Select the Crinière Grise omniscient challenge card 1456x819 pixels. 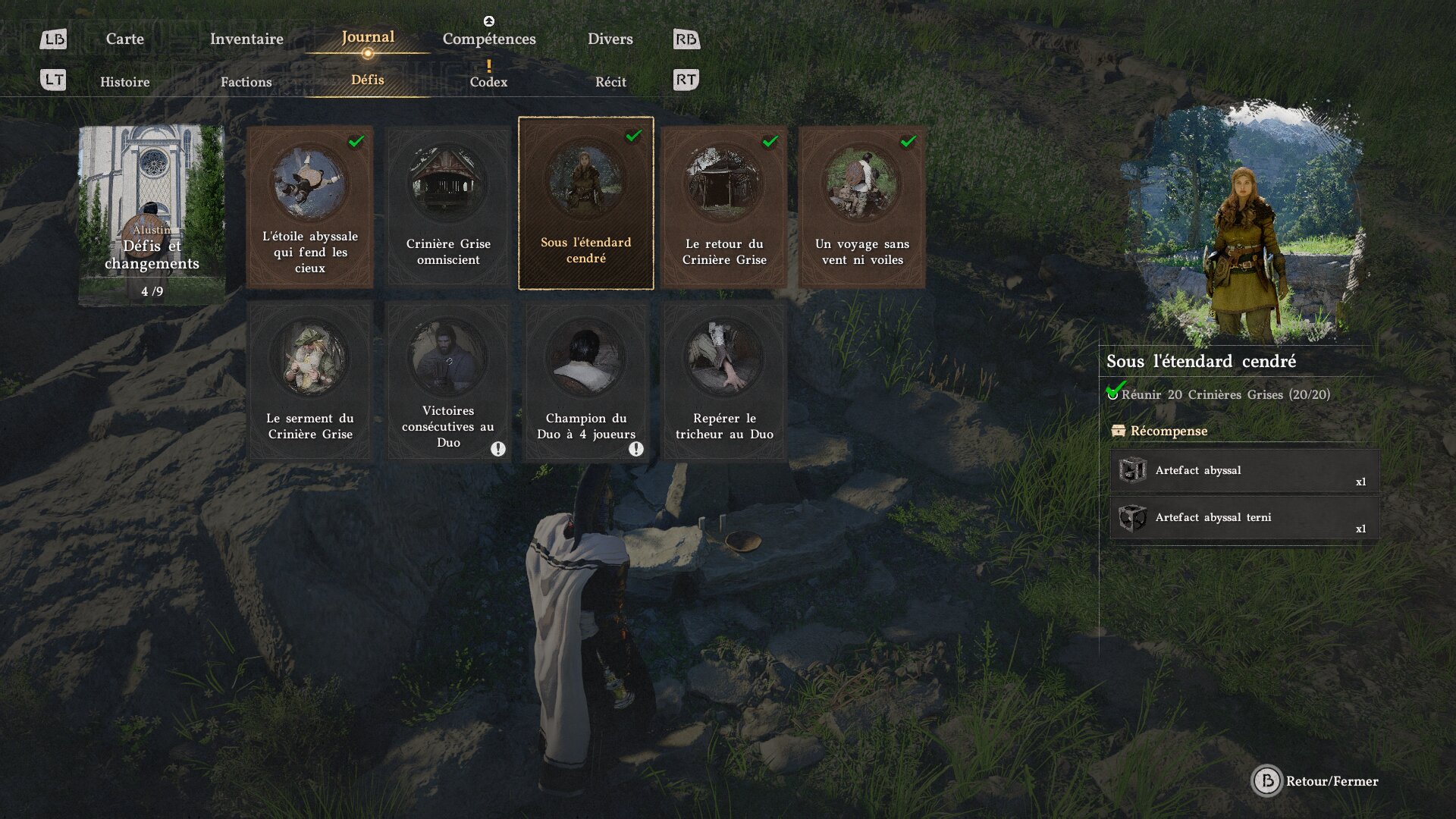click(448, 207)
